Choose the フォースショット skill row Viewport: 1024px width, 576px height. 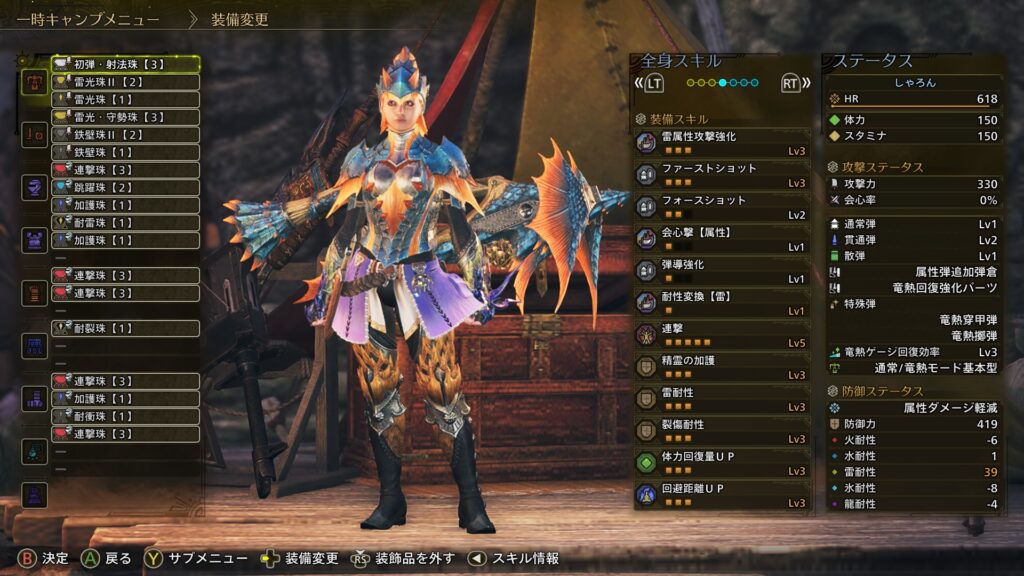722,207
